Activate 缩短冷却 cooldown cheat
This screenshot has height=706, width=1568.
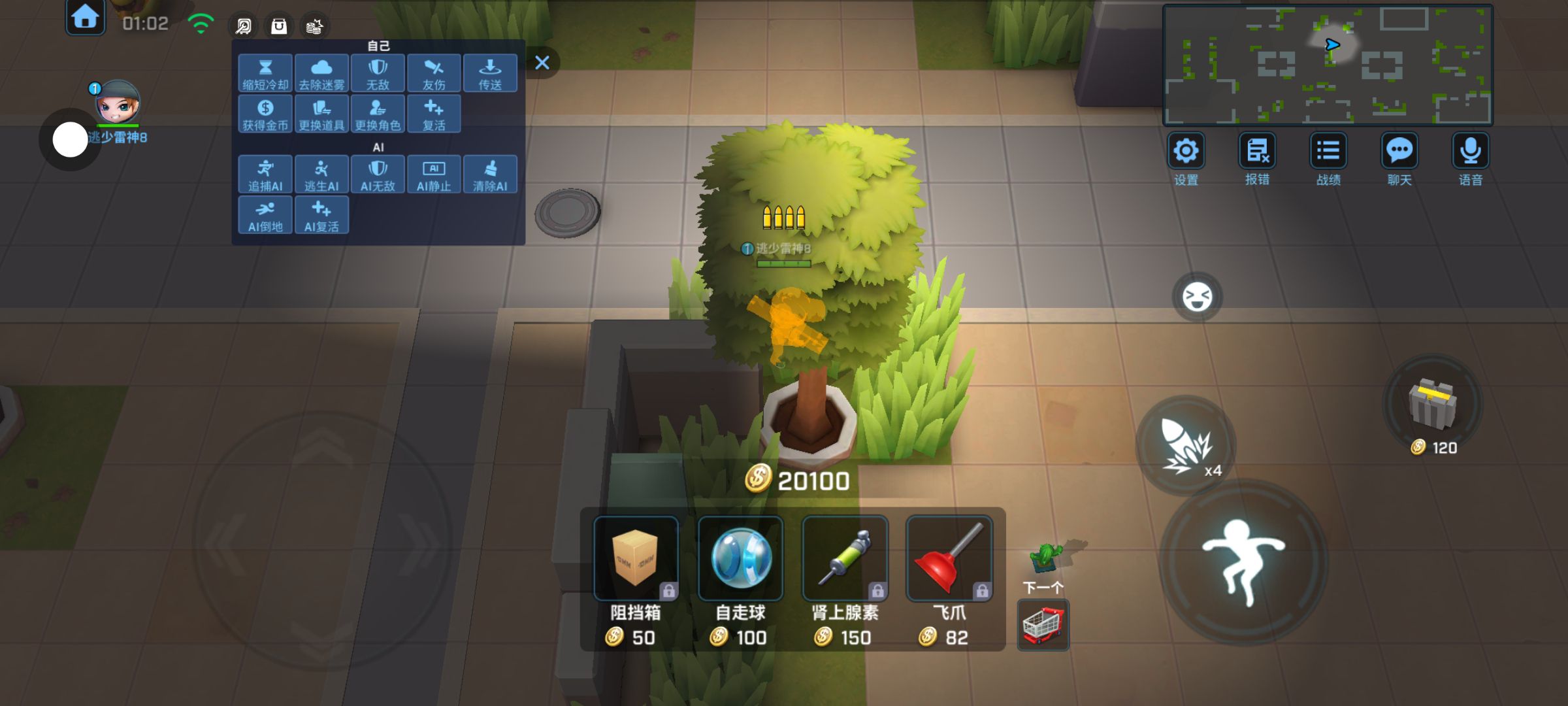coord(265,73)
